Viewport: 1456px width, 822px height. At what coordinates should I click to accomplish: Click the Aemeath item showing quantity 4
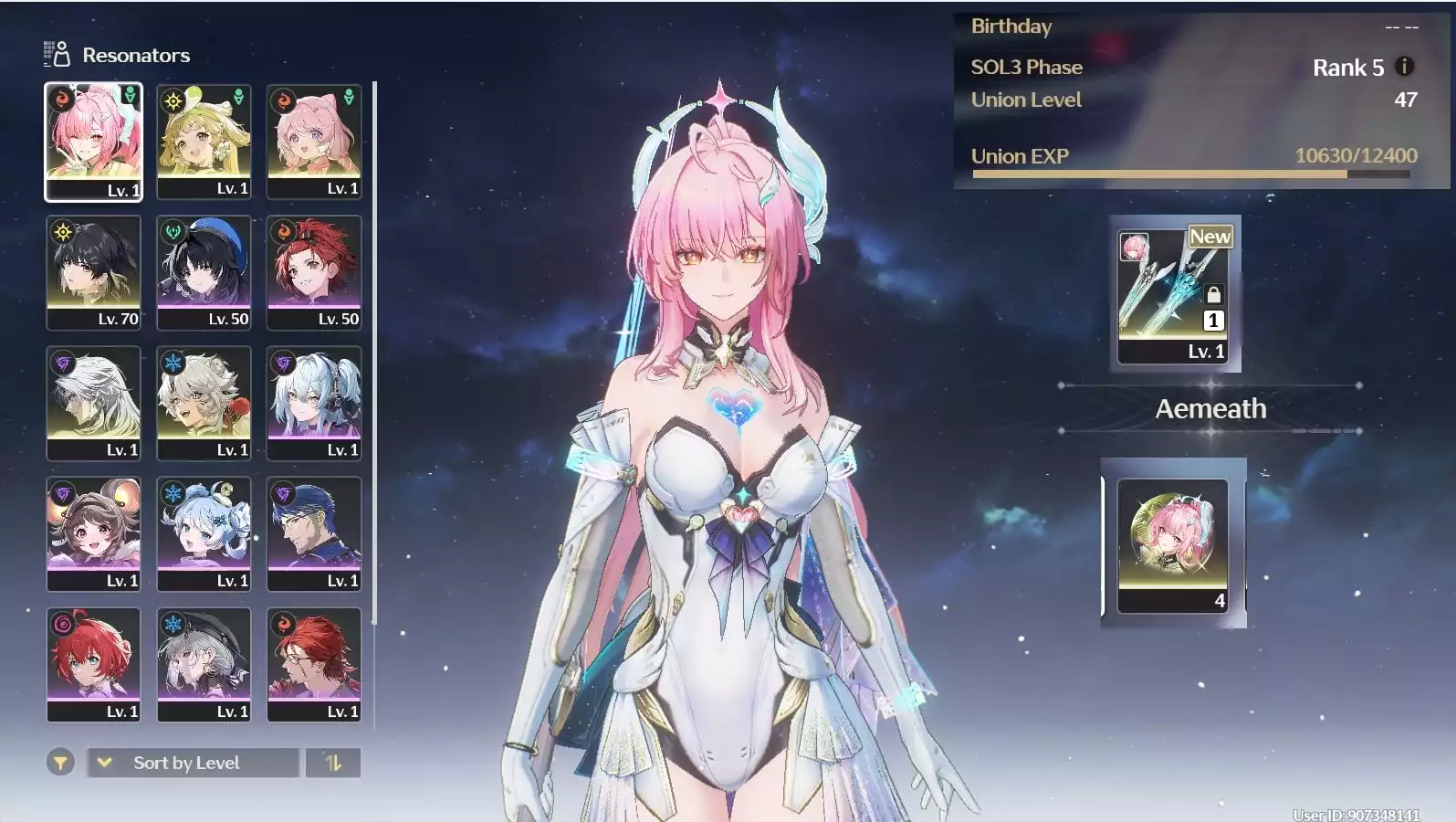point(1174,545)
